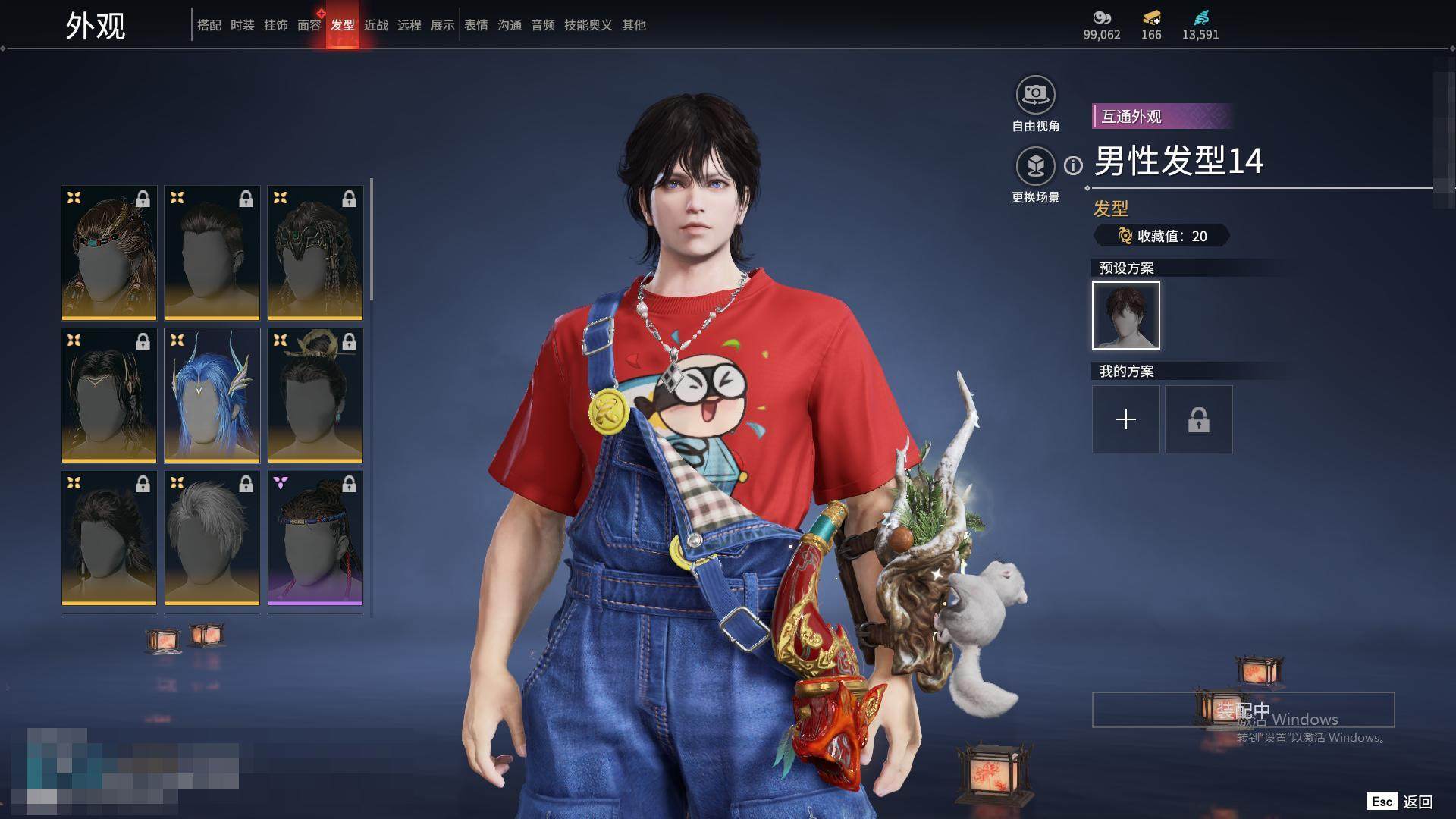Click the locked custom scheme slot
Image resolution: width=1456 pixels, height=819 pixels.
coord(1198,419)
